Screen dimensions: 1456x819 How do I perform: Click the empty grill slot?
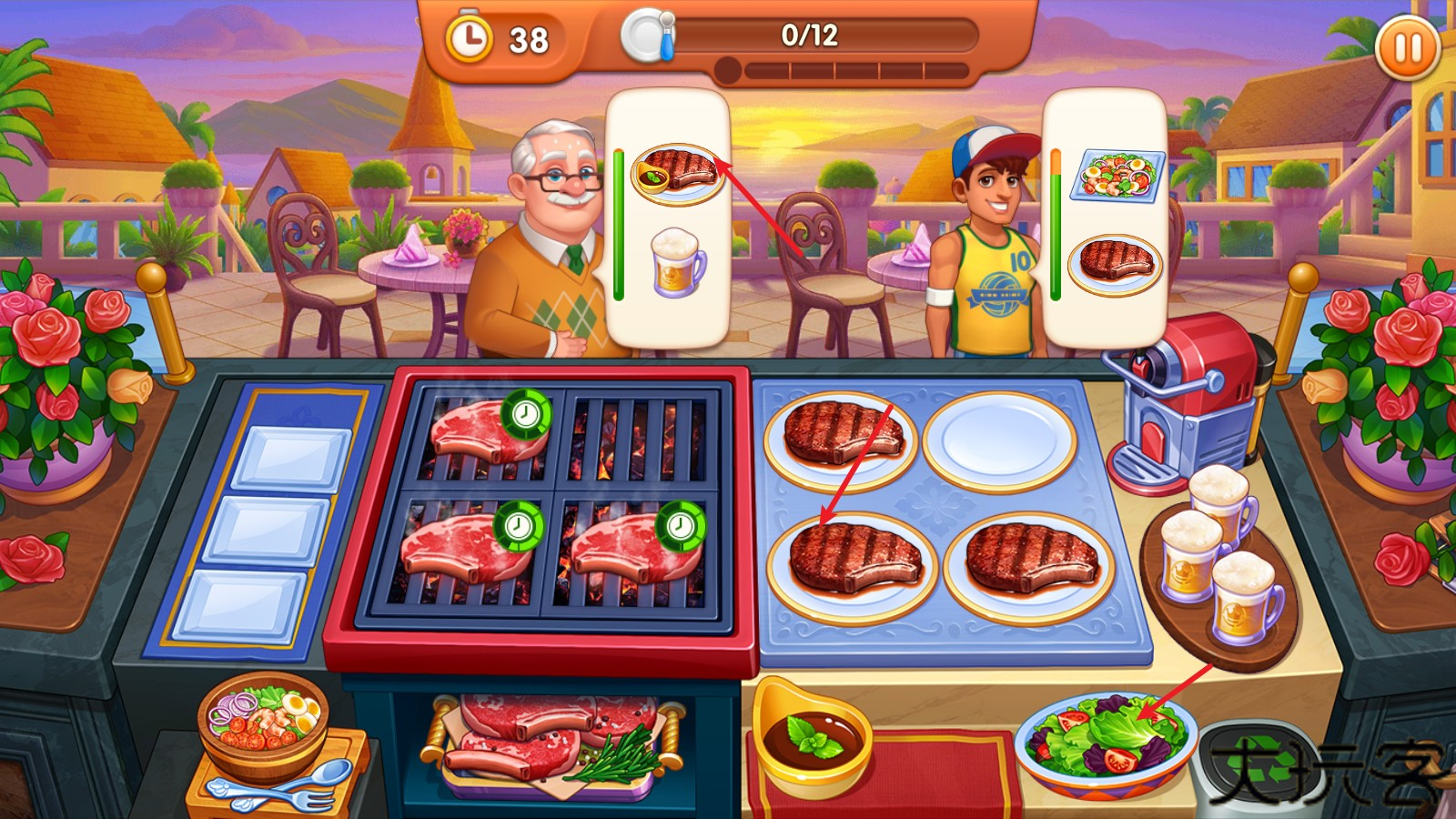[635, 440]
